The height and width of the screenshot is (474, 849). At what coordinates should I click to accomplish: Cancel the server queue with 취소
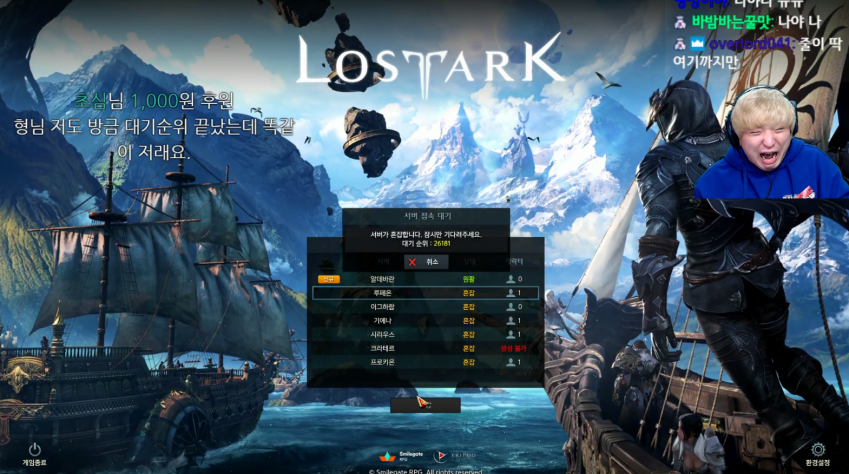click(425, 260)
